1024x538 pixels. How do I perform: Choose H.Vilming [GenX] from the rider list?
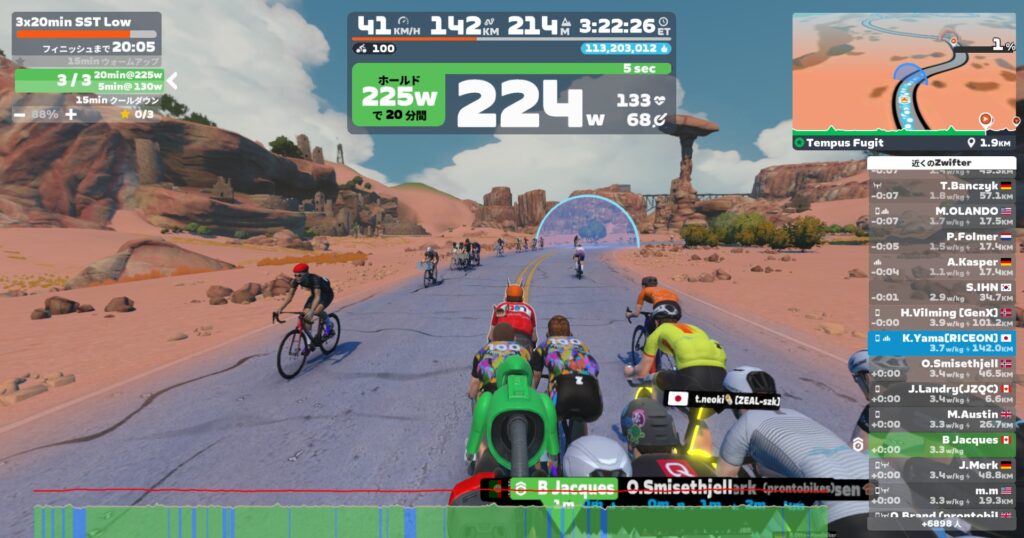[941, 317]
